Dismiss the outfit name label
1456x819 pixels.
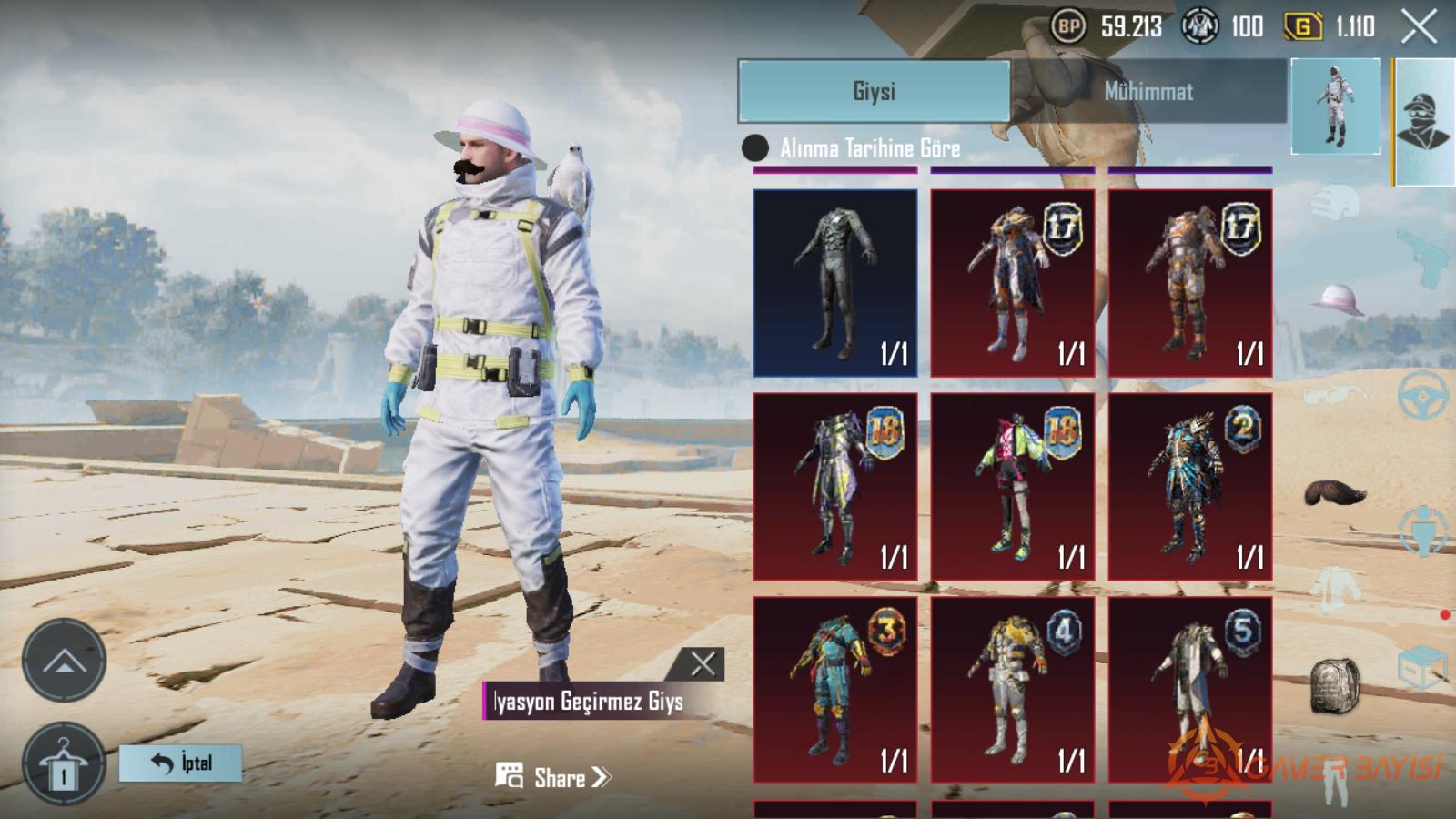(703, 663)
